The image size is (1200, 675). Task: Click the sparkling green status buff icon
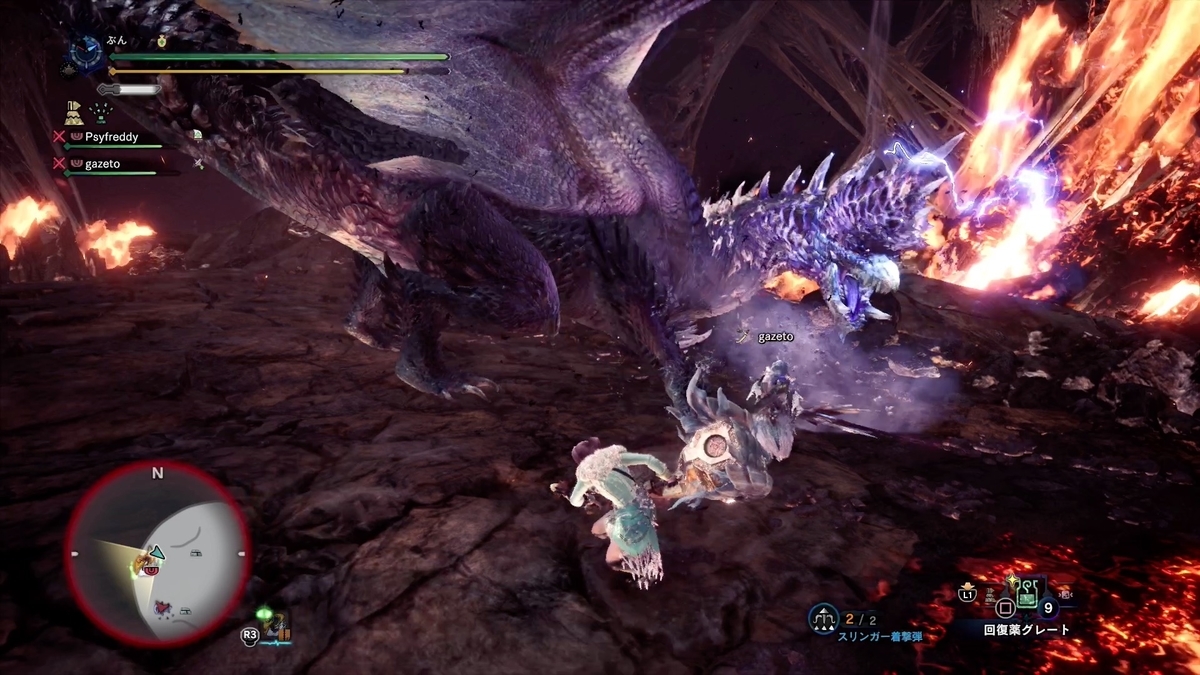click(x=100, y=112)
